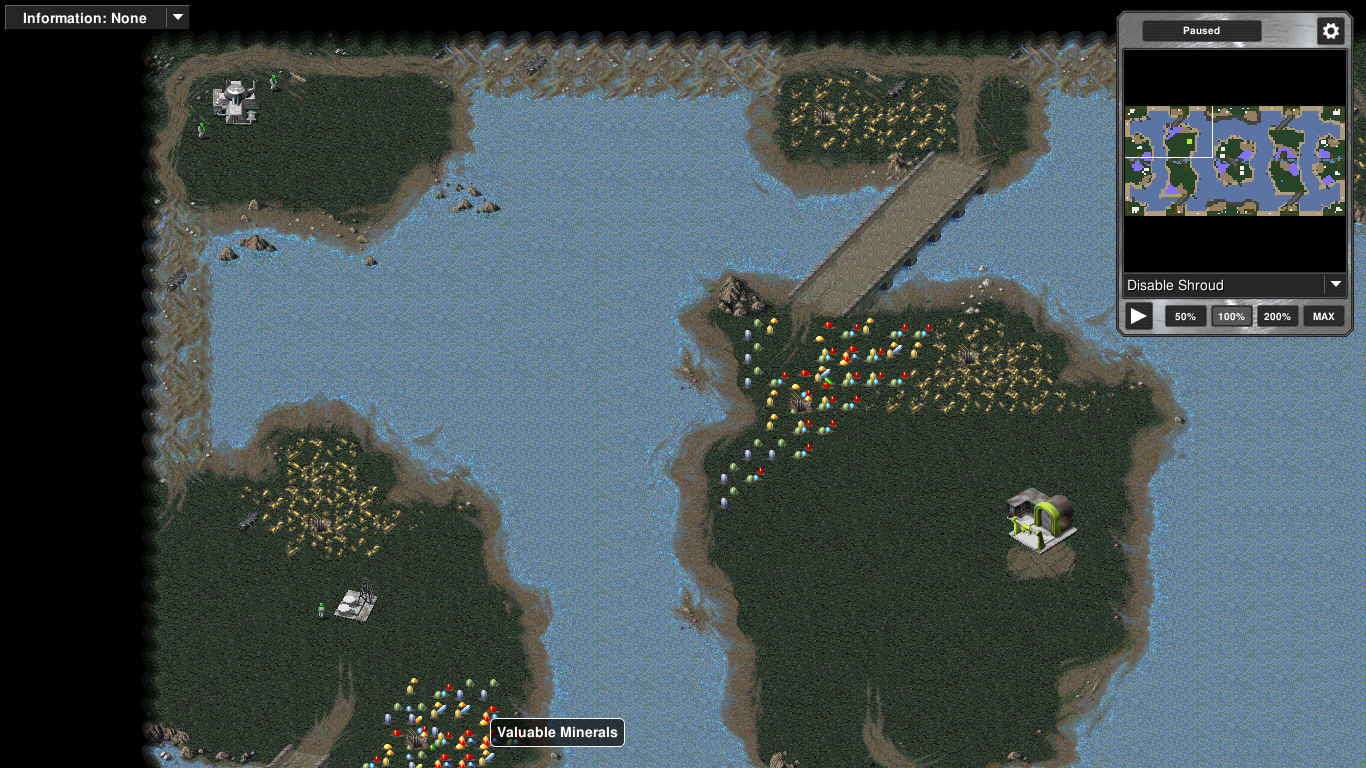Viewport: 1366px width, 768px height.
Task: Click on the minimap
Action: [1235, 160]
